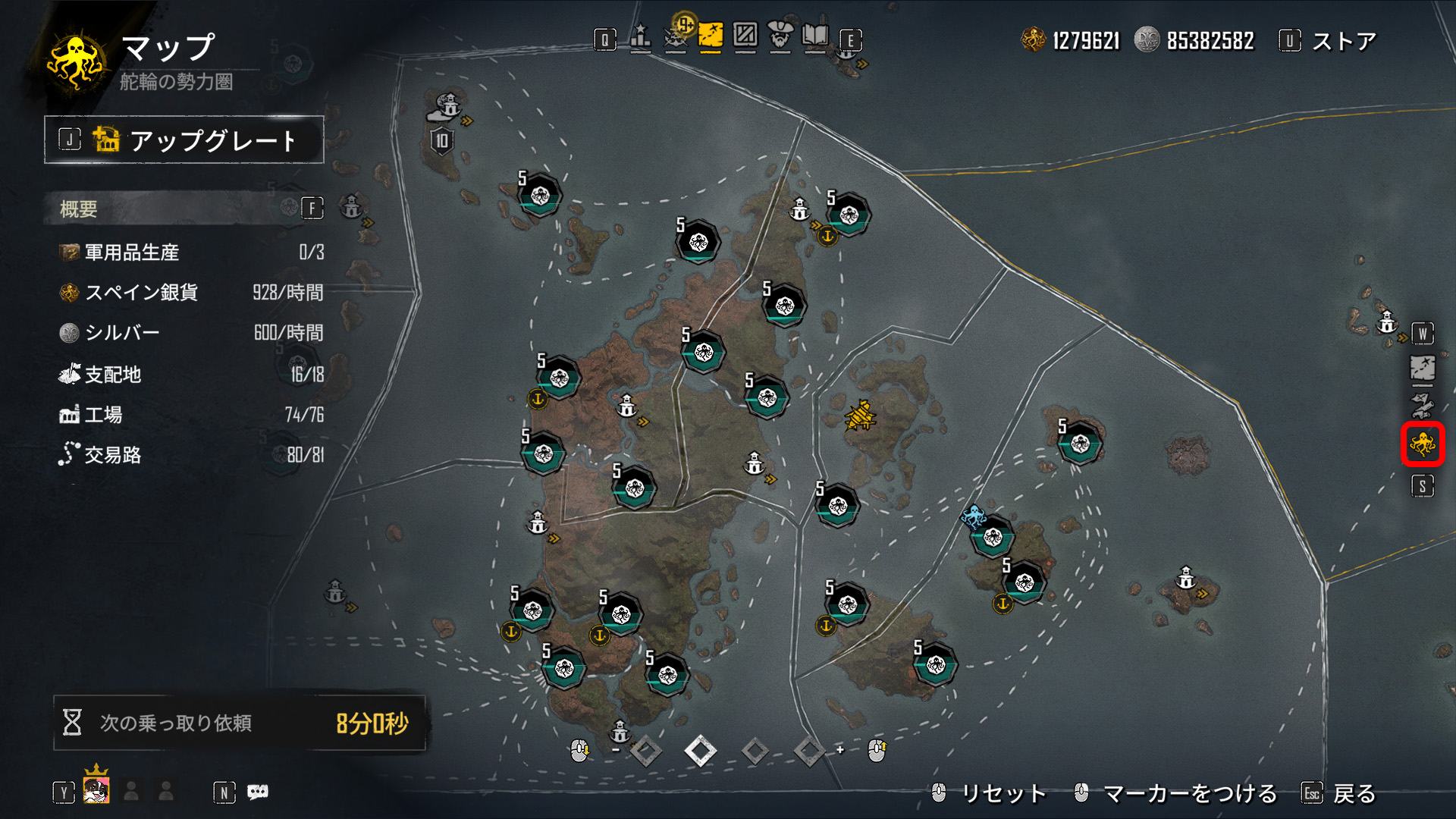Choose the cannon and flag map filter
The width and height of the screenshot is (1456, 819).
click(1422, 406)
